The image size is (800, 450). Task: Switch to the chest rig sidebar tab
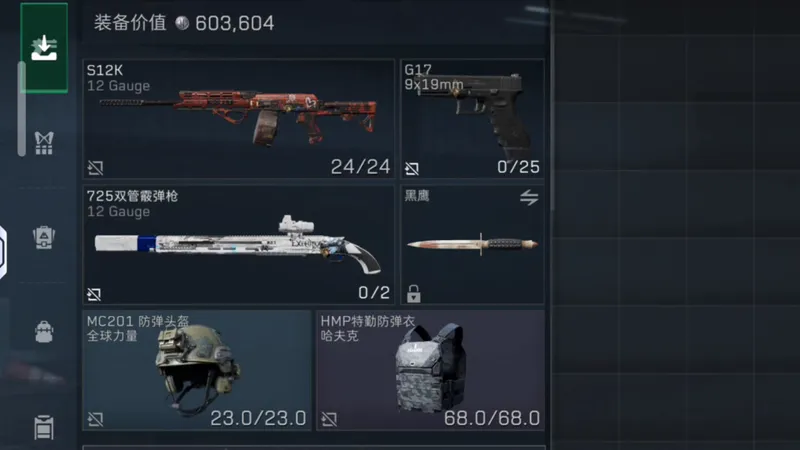pyautogui.click(x=44, y=142)
